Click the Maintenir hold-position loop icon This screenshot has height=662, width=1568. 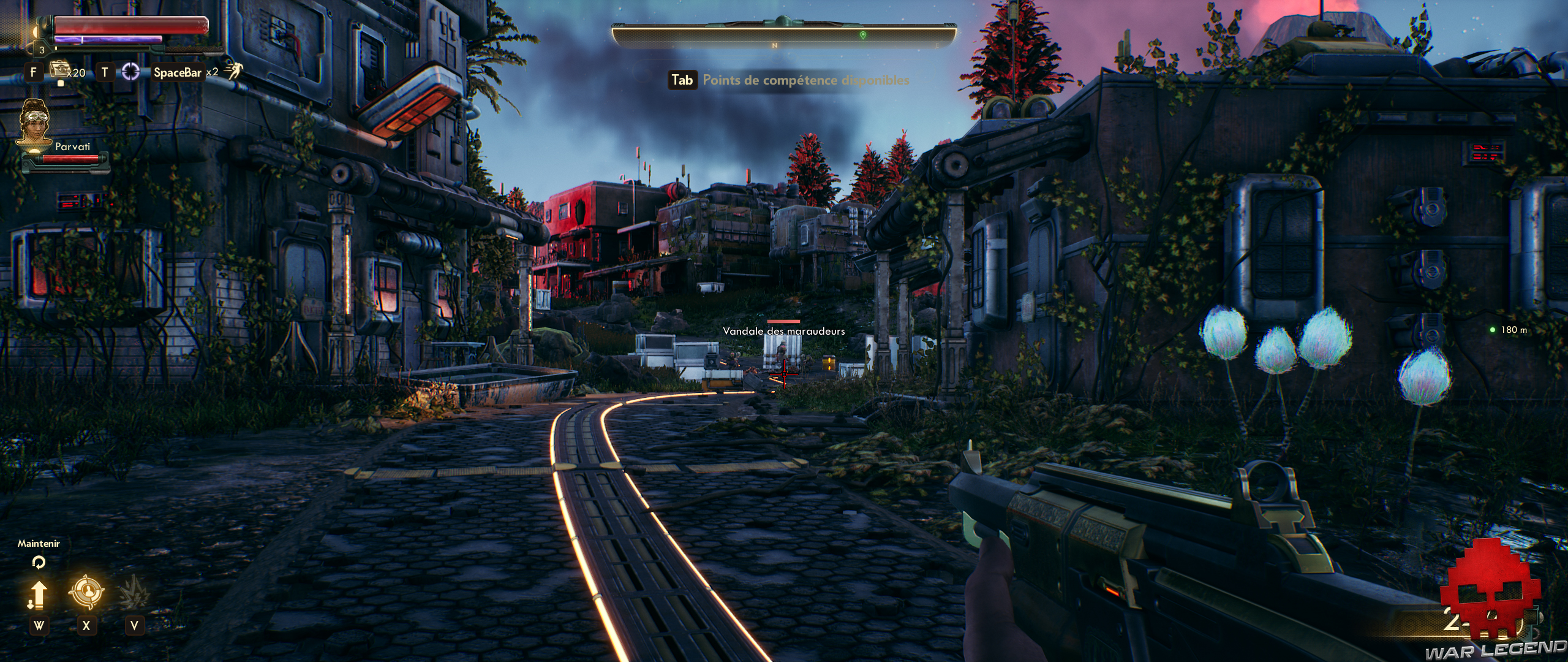[x=39, y=563]
